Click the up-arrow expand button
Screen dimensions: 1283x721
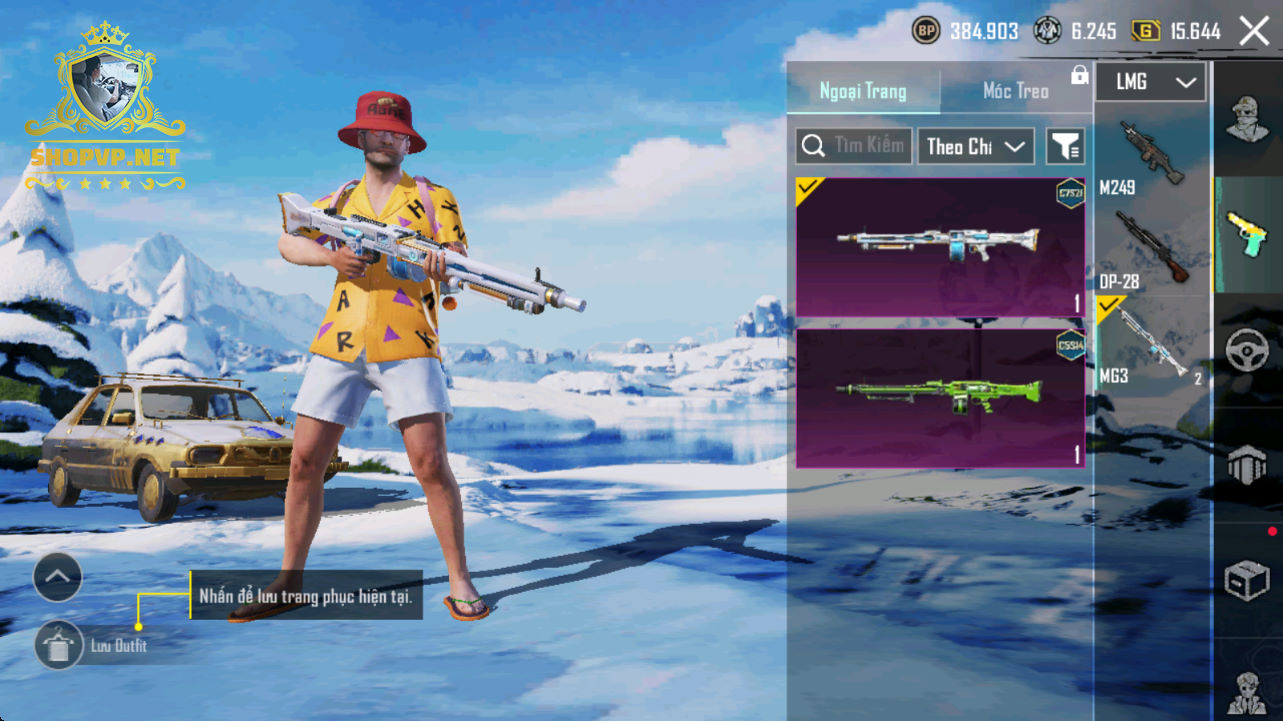58,577
